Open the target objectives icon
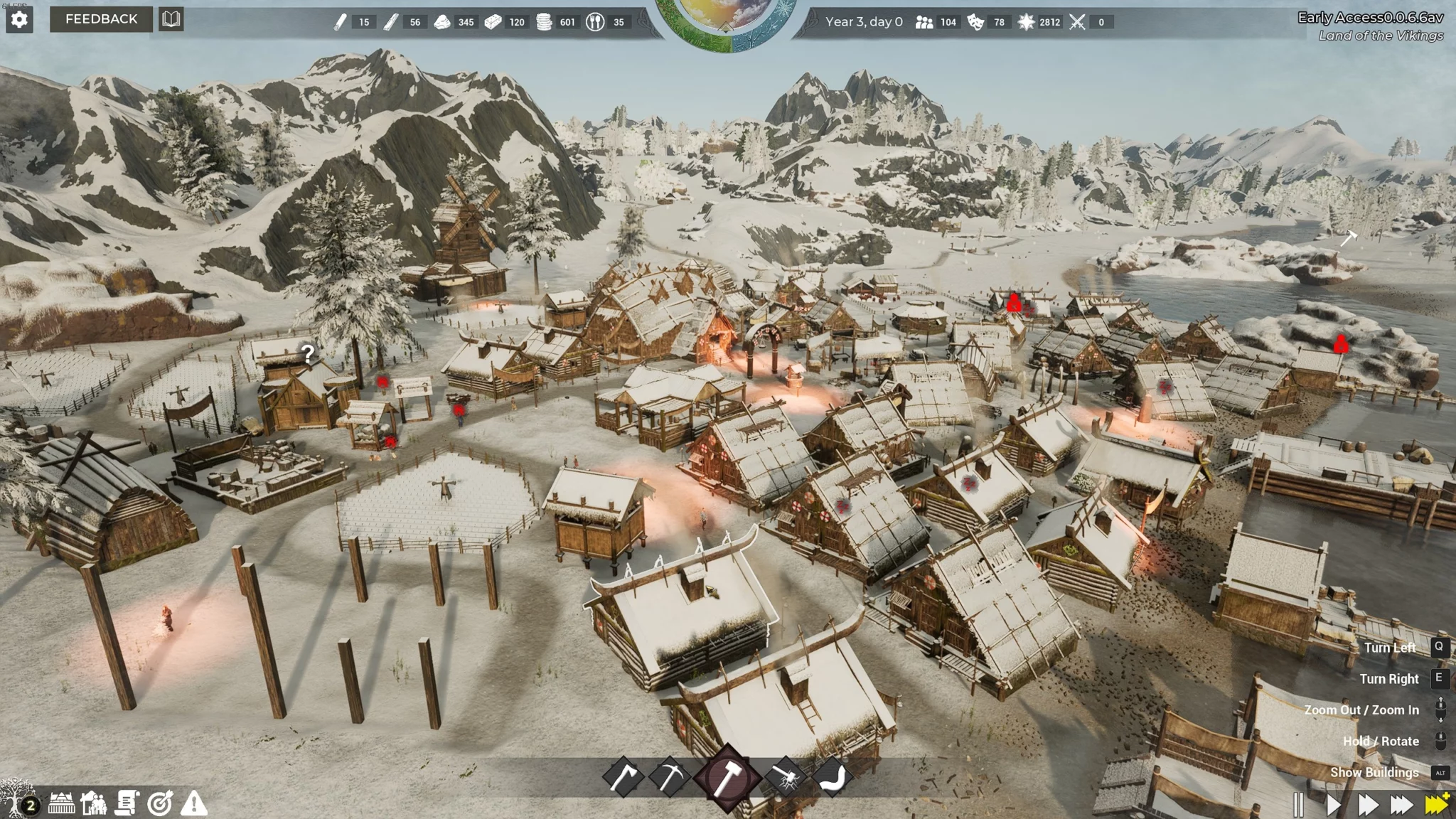 pyautogui.click(x=160, y=803)
